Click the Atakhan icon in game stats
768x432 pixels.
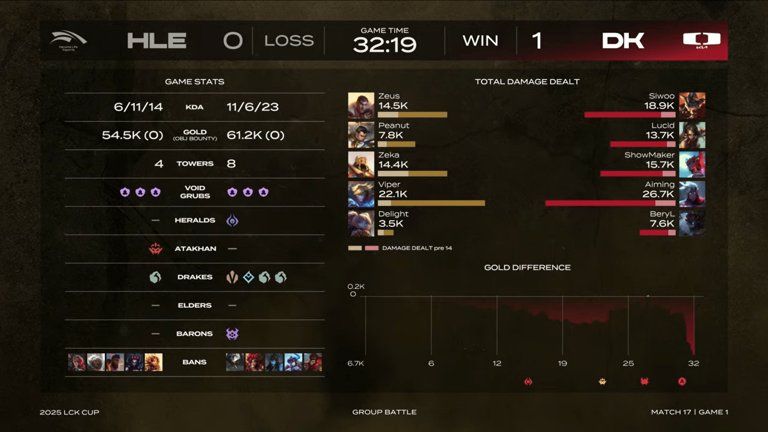(x=156, y=249)
